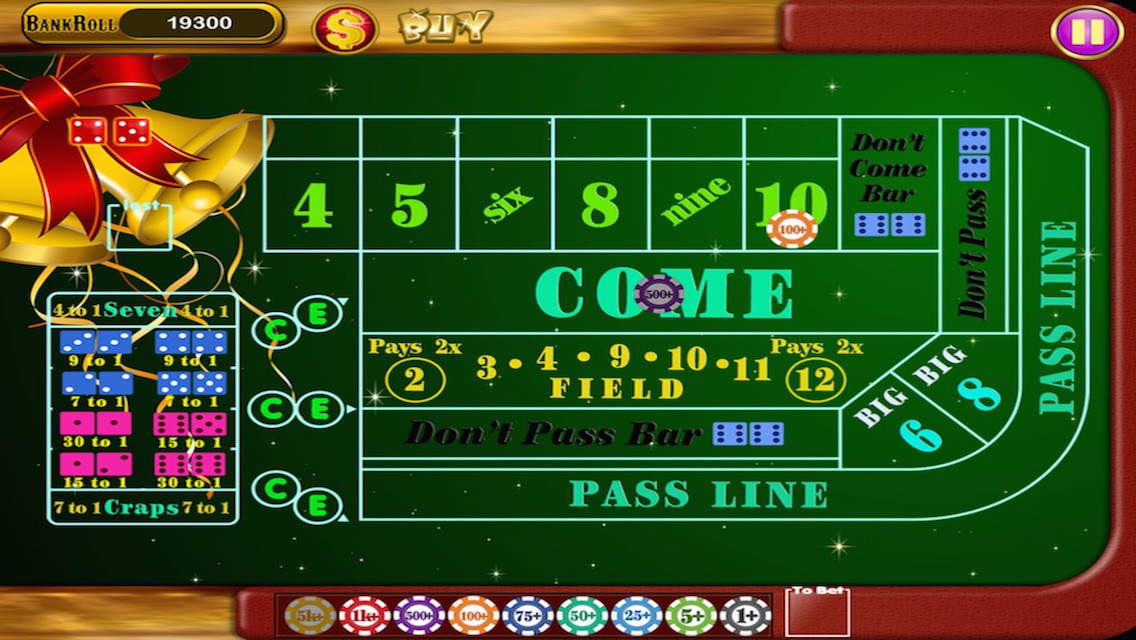The image size is (1136, 640).
Task: Pick the green 5+ chip
Action: [x=691, y=616]
